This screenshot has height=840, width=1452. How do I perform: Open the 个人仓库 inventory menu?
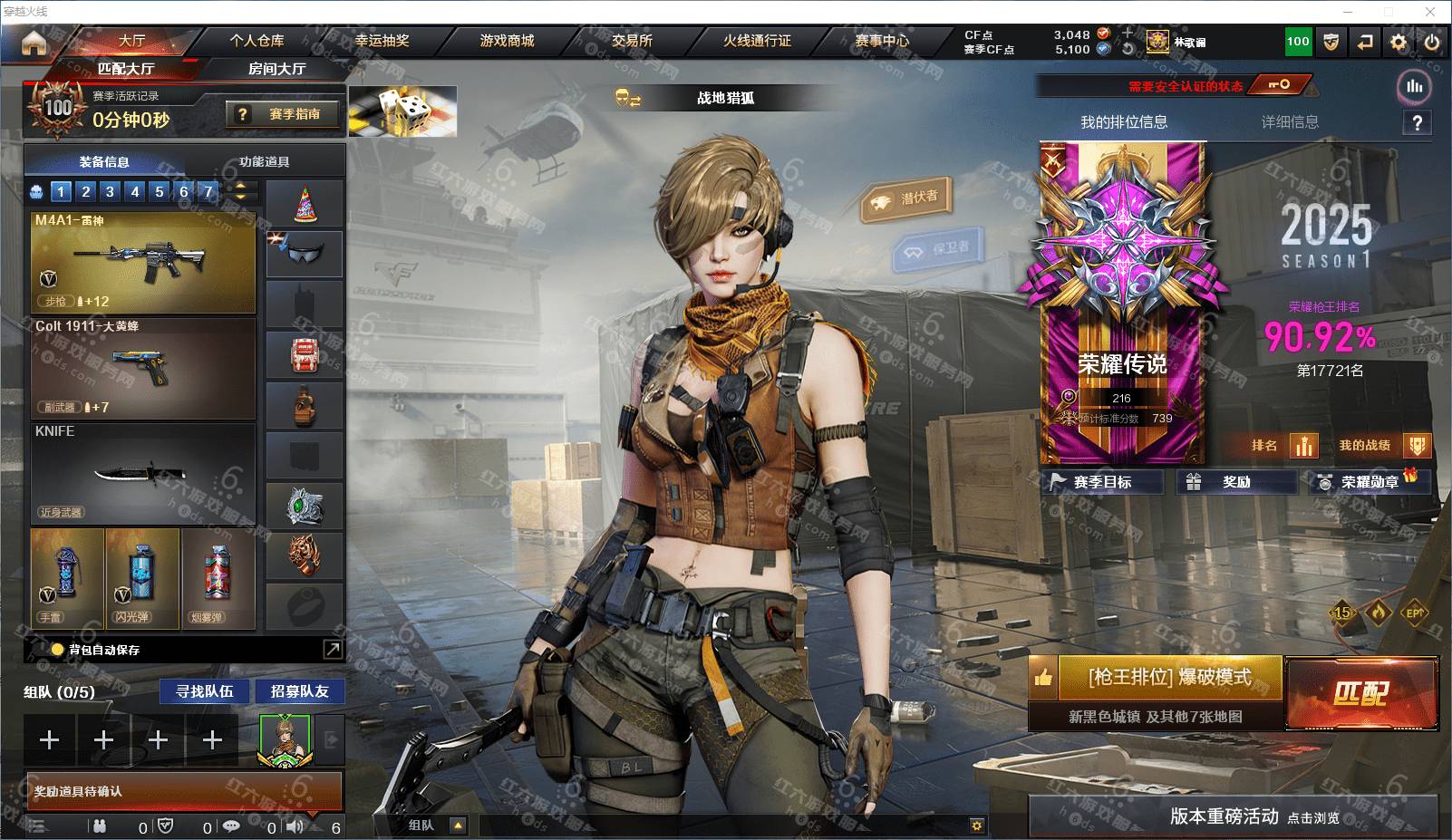click(257, 41)
